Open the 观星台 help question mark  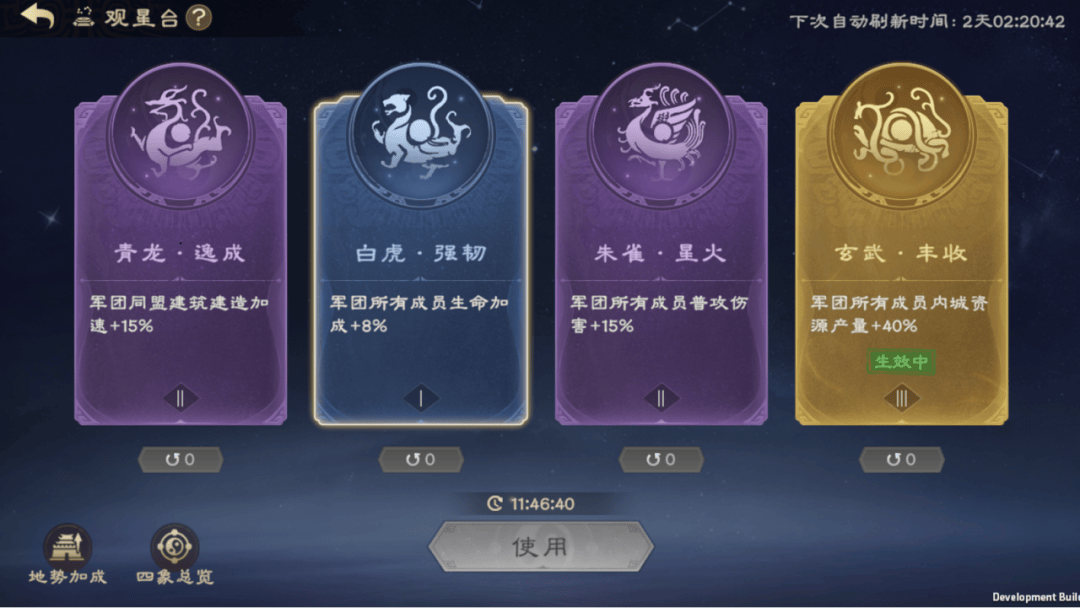pyautogui.click(x=199, y=17)
